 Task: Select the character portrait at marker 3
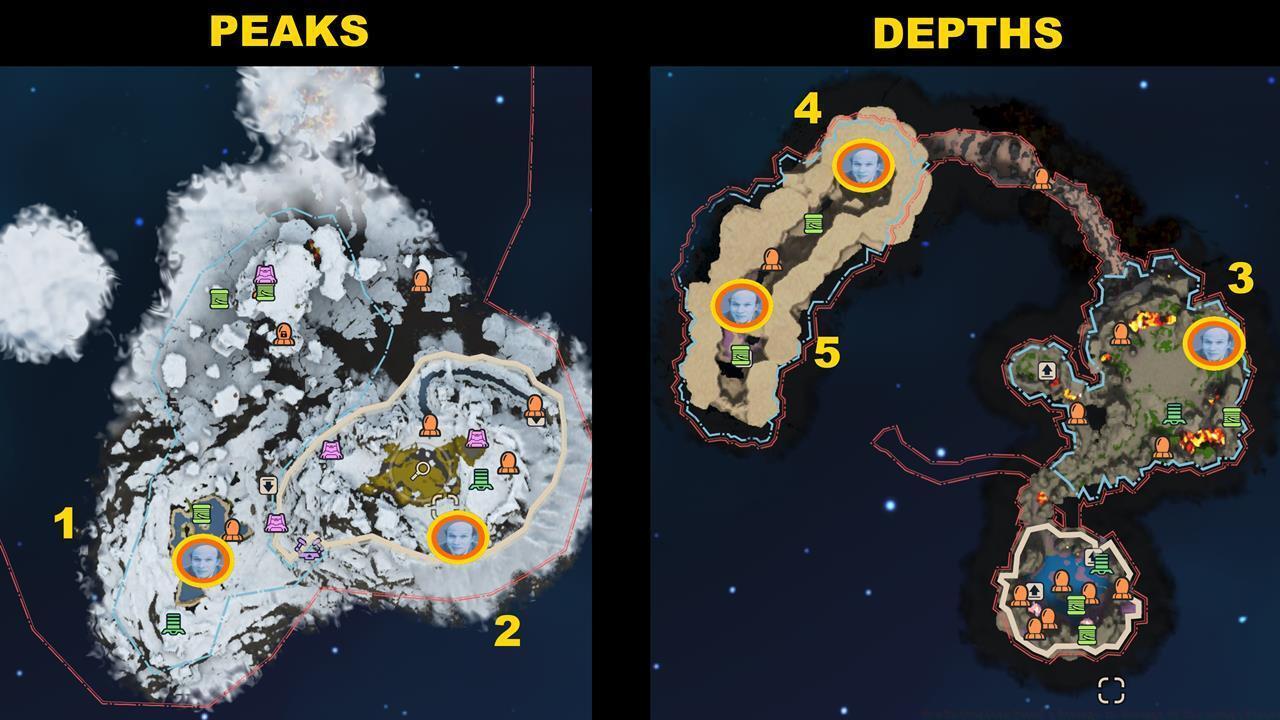1213,342
